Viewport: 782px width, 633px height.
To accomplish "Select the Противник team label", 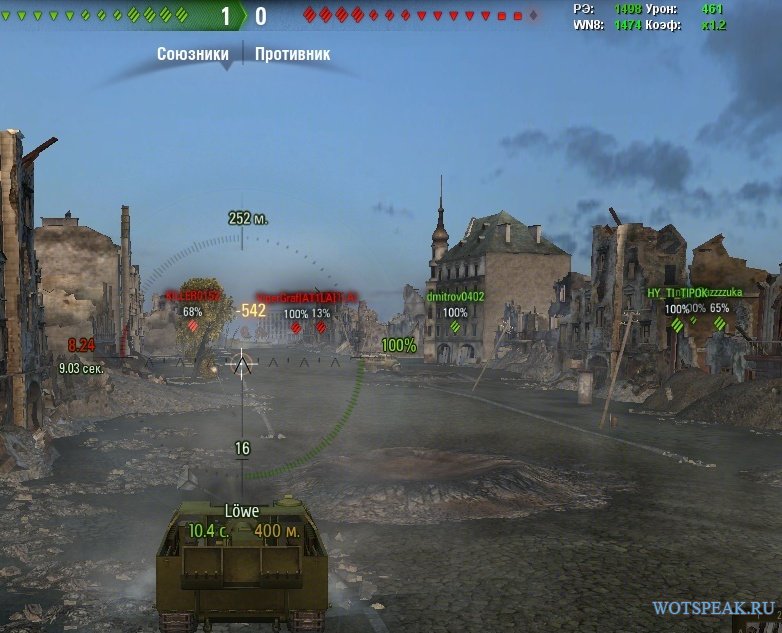I will tap(292, 54).
